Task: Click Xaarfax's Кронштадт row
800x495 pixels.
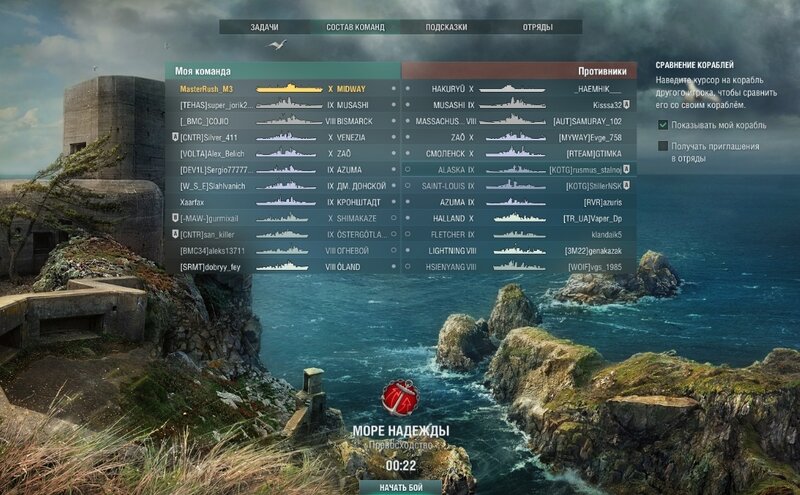Action: point(282,201)
